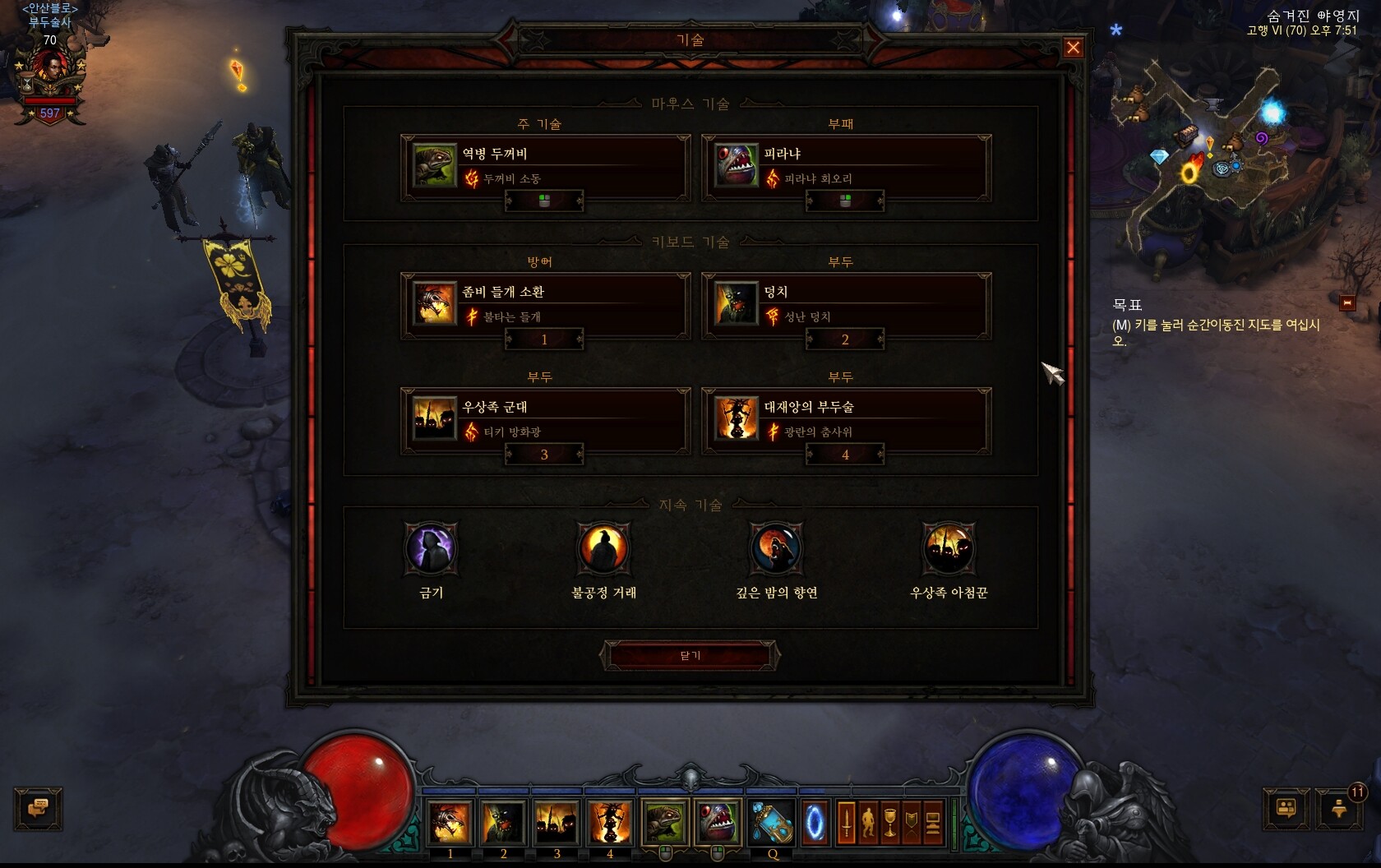Open the minimap
This screenshot has width=1381, height=868.
tap(1200, 156)
